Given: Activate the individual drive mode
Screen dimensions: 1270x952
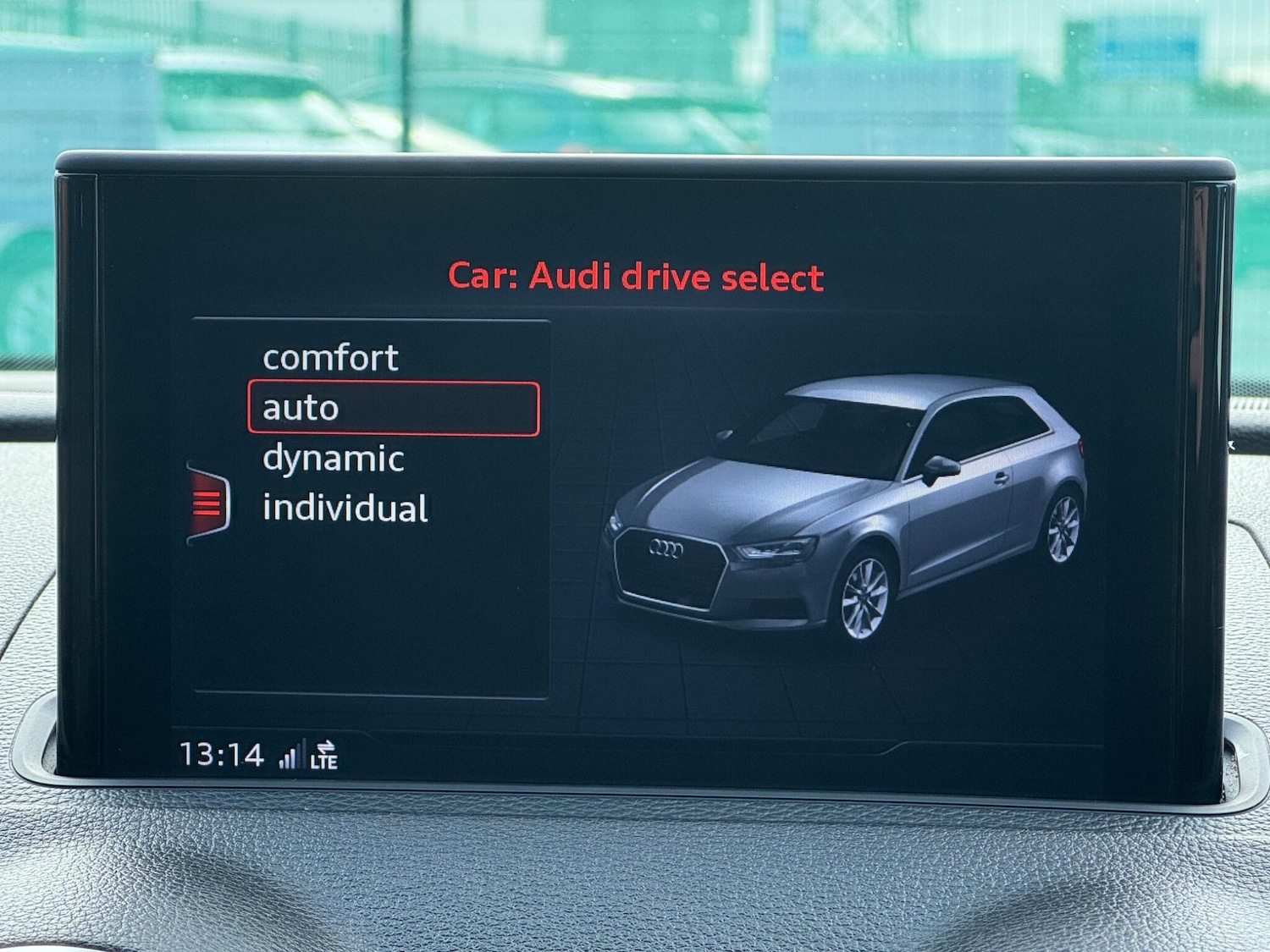Looking at the screenshot, I should [346, 507].
